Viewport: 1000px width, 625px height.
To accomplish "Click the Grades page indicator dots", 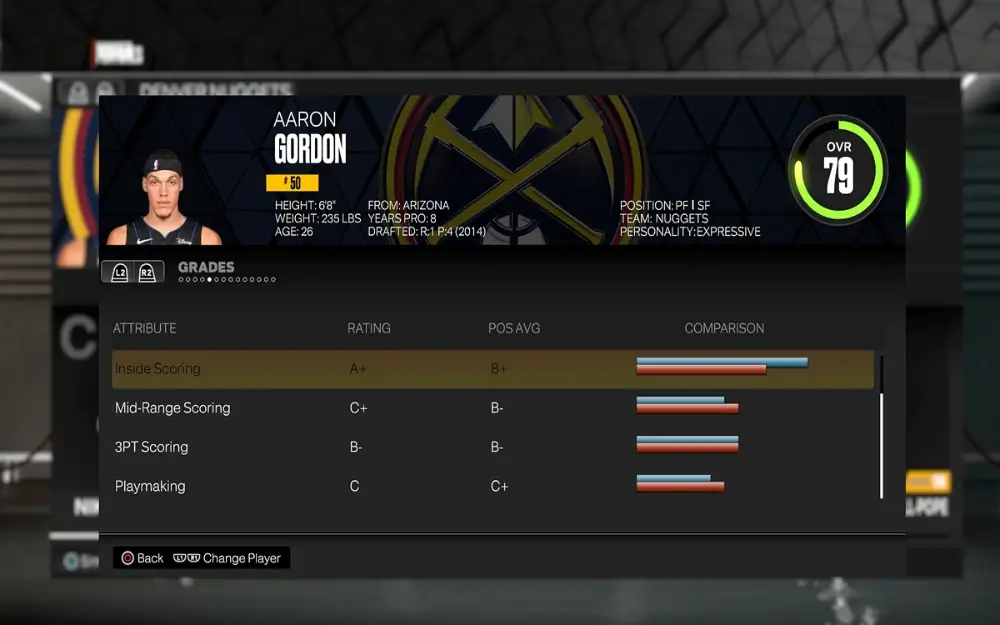I will pos(226,280).
